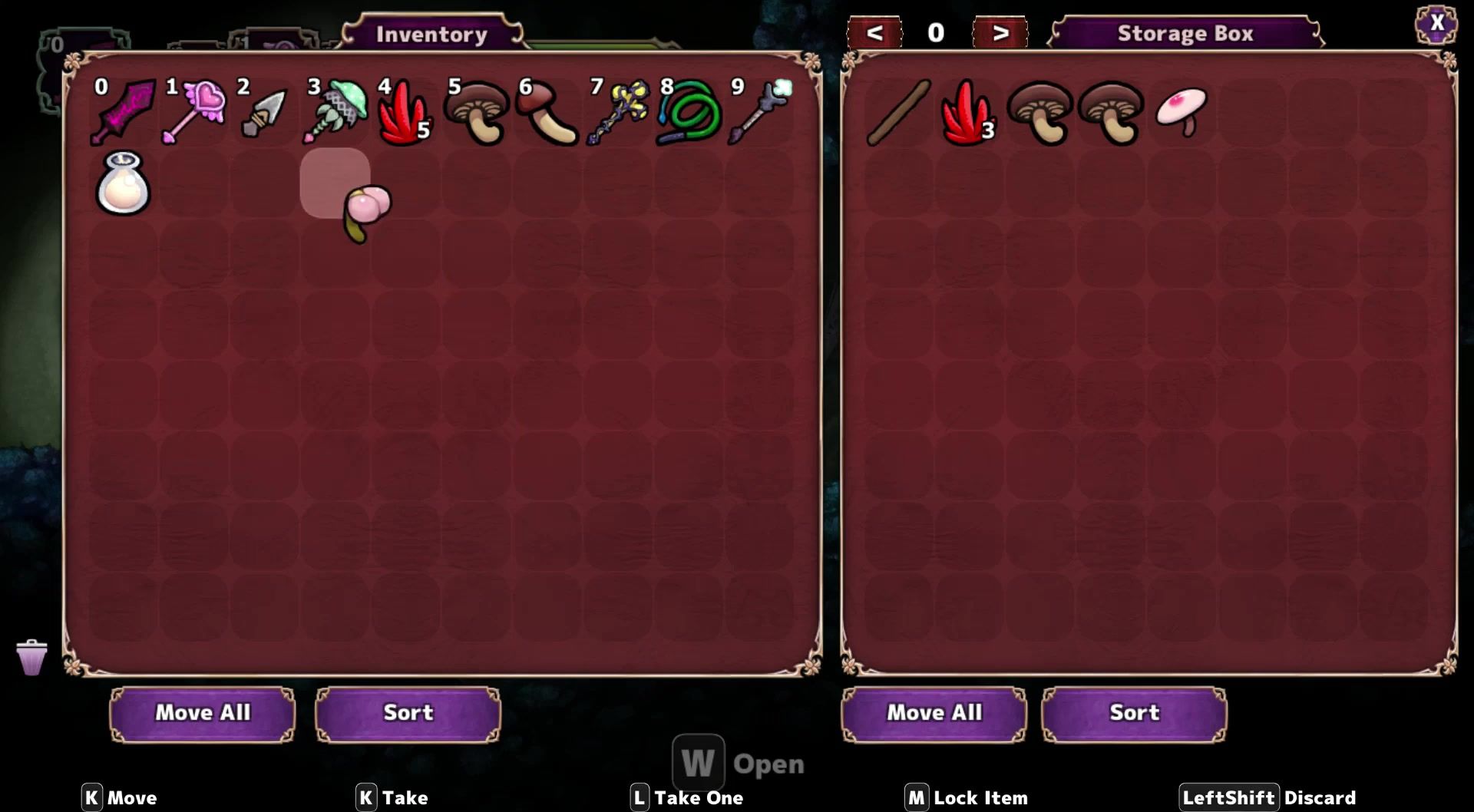Viewport: 1474px width, 812px height.
Task: Choose the green mushroom axe in slot 3
Action: coord(335,113)
